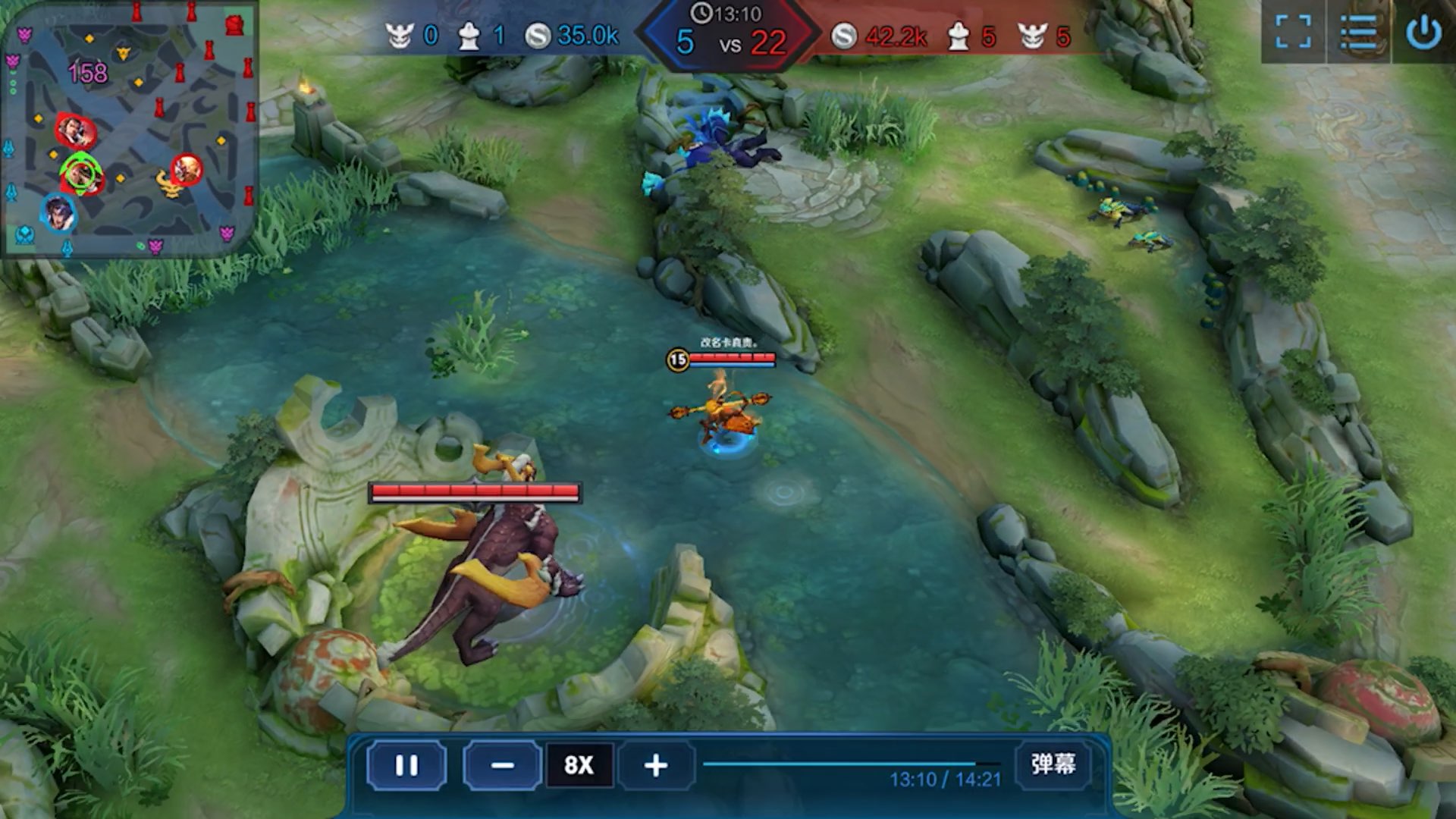Exit the replay with power button
This screenshot has height=819, width=1456.
(1423, 32)
